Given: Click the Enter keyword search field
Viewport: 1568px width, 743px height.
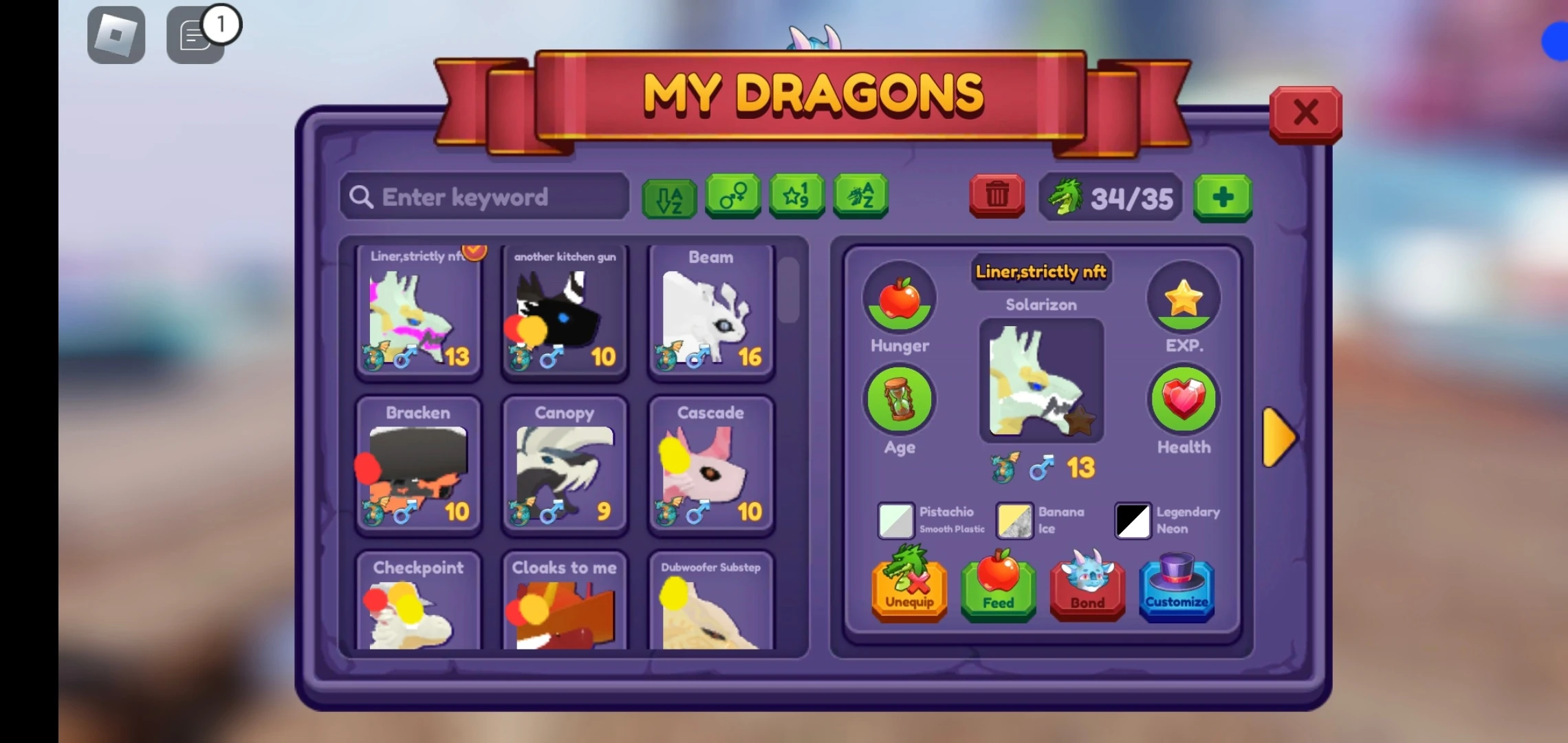Looking at the screenshot, I should tap(484, 197).
